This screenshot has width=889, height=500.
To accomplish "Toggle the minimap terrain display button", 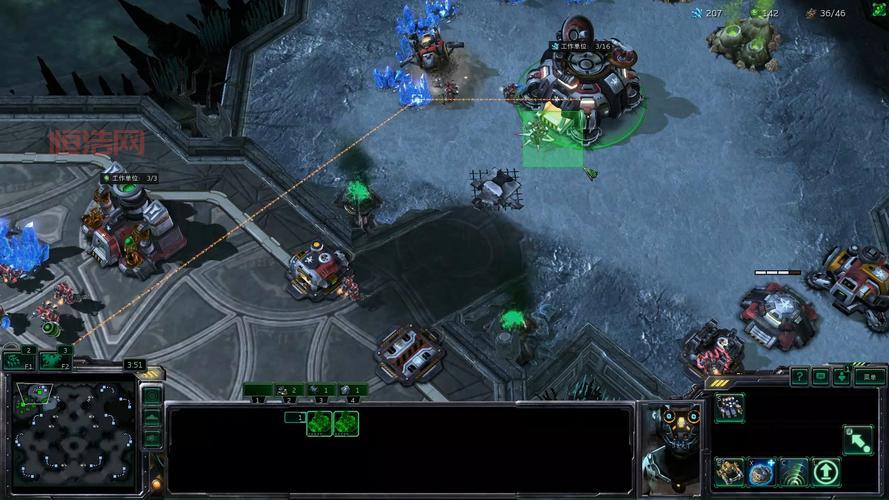I will pyautogui.click(x=151, y=417).
